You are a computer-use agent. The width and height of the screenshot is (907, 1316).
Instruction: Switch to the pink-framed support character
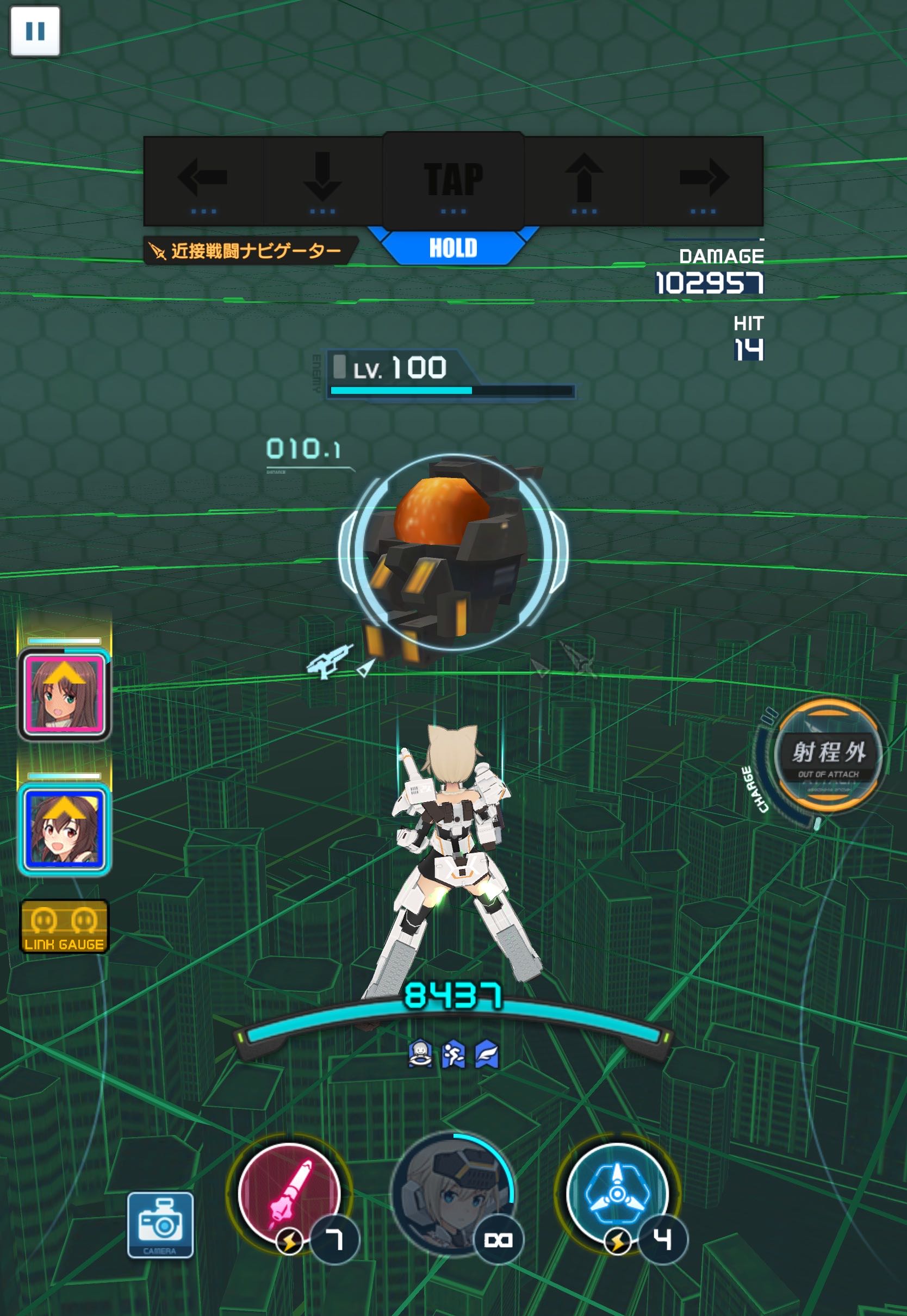[64, 694]
